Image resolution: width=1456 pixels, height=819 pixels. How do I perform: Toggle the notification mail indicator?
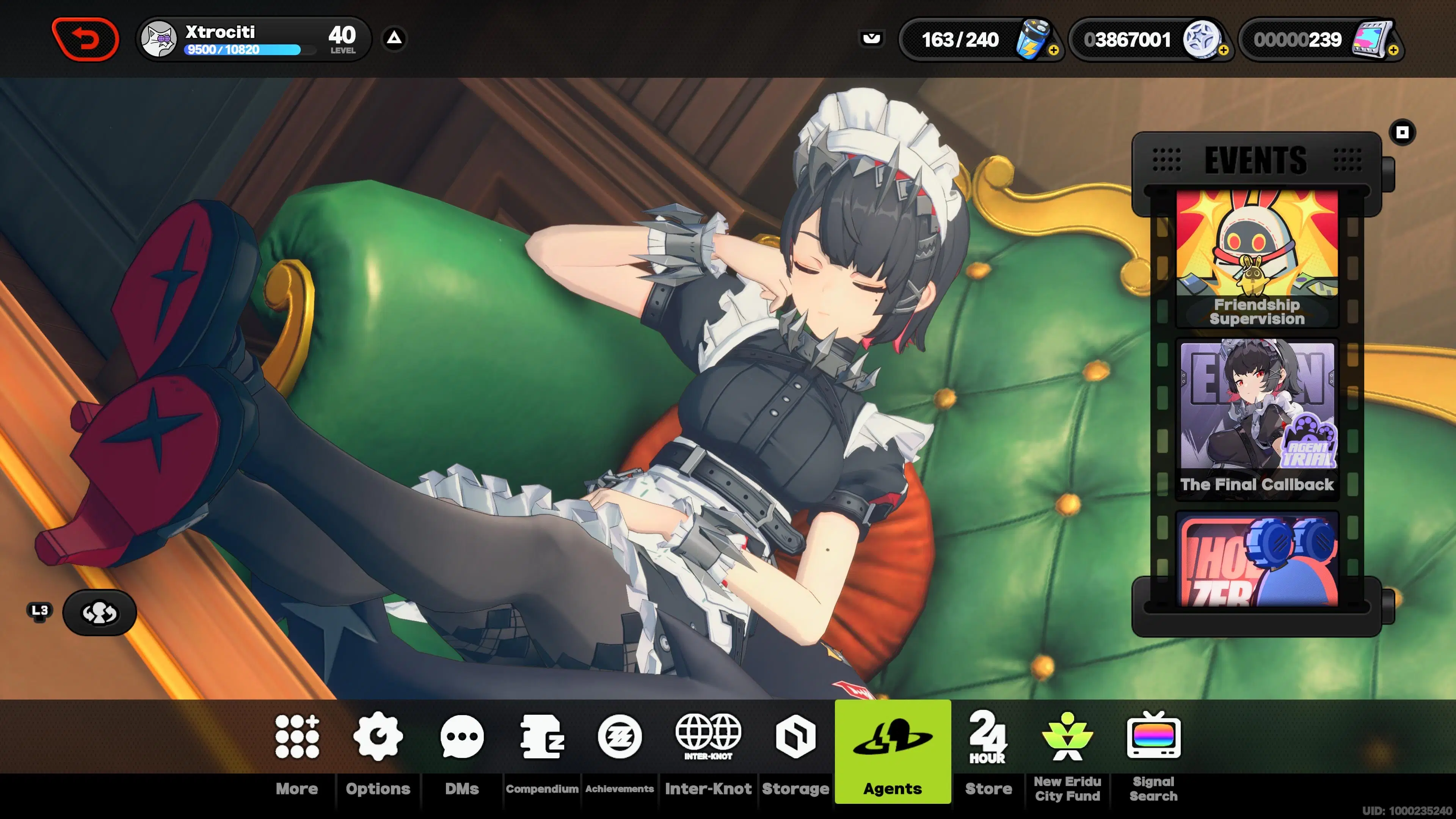[872, 38]
